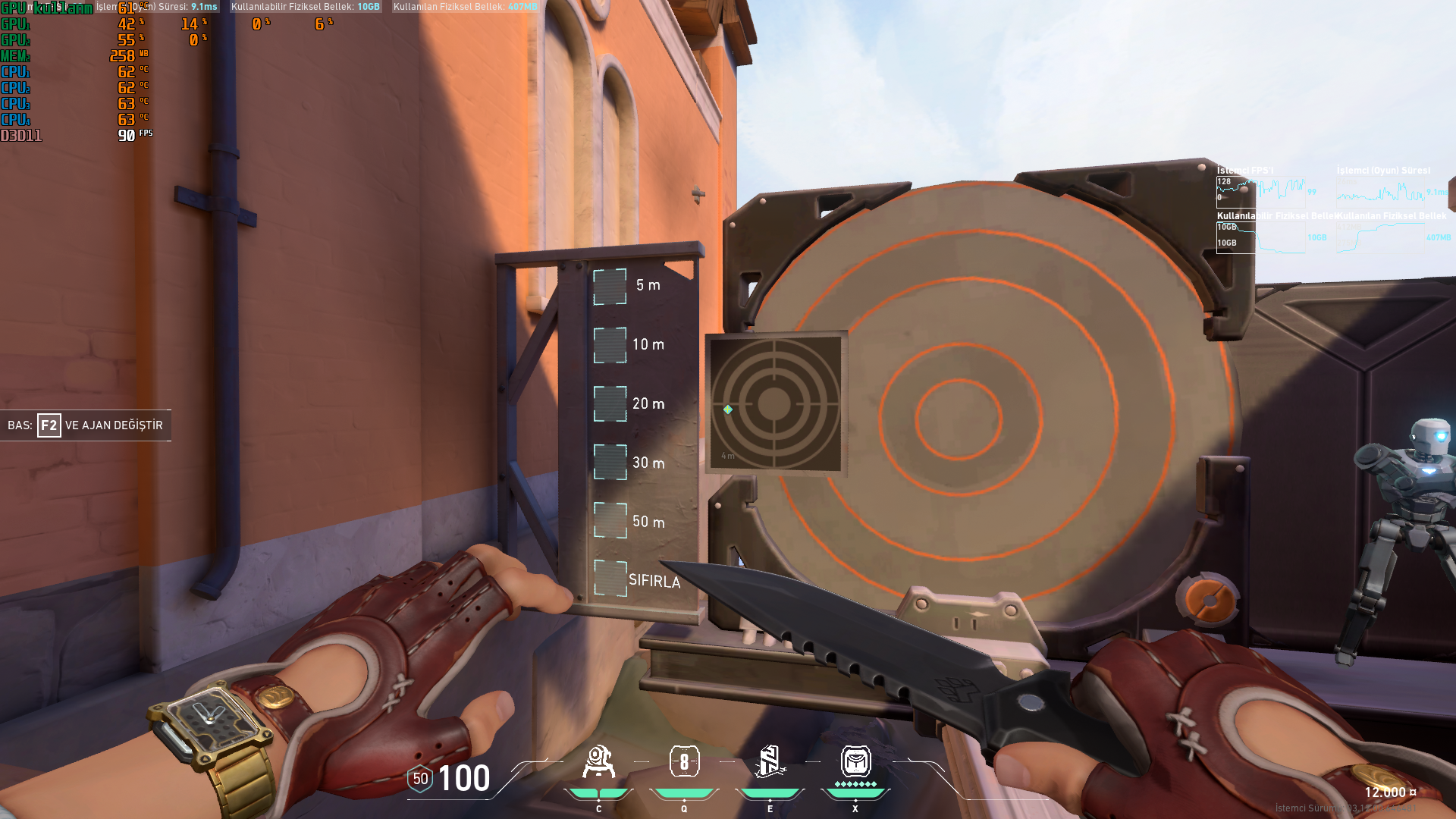
Task: Click the D3D11 overlay label
Action: 20,135
